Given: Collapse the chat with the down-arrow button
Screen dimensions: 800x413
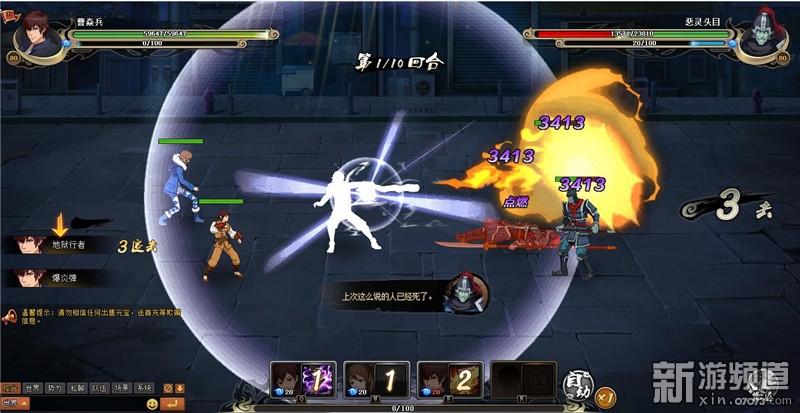Looking at the screenshot, I should coord(182,388).
